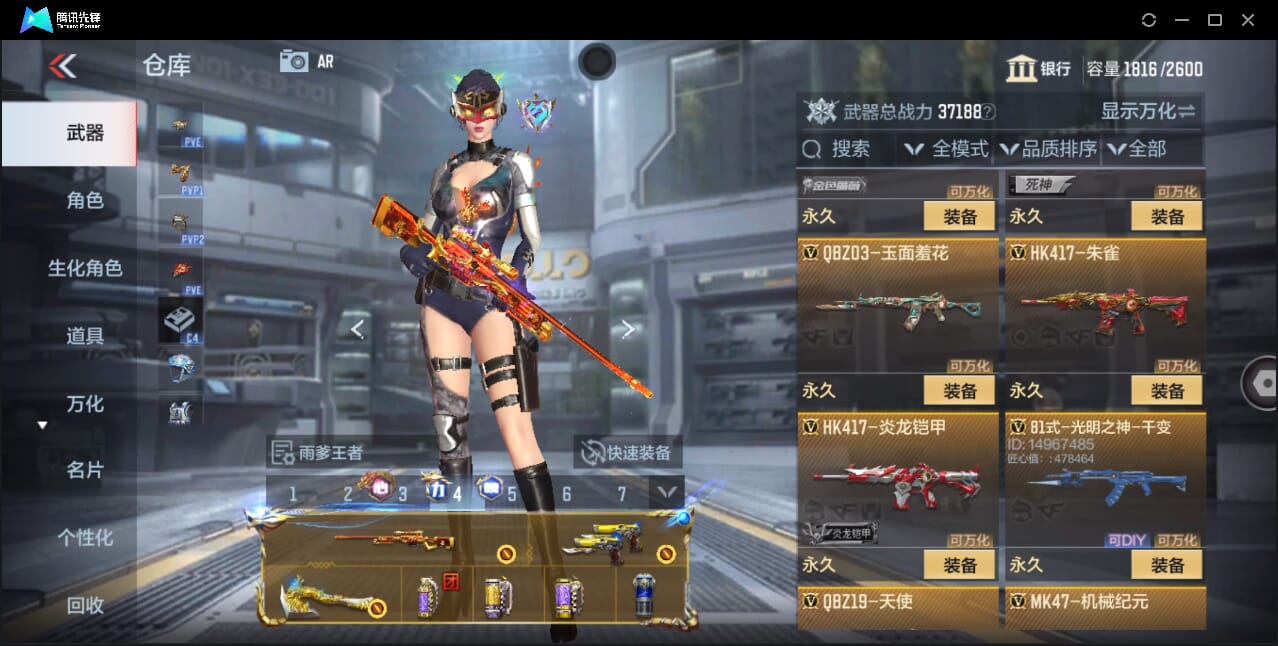Switch to the 角色 tab
Image resolution: width=1278 pixels, height=646 pixels.
(85, 201)
